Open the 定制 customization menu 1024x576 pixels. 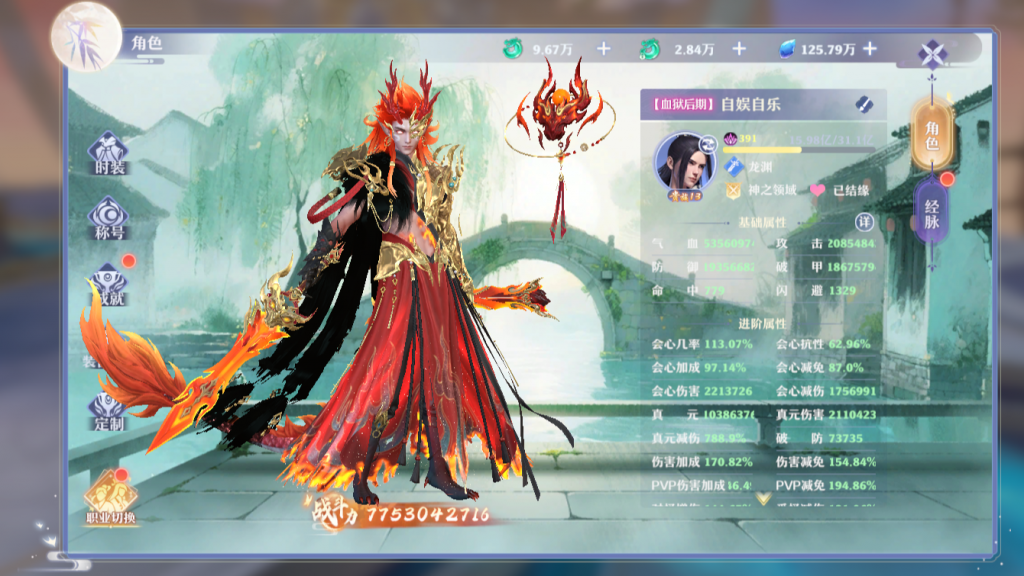pos(109,410)
